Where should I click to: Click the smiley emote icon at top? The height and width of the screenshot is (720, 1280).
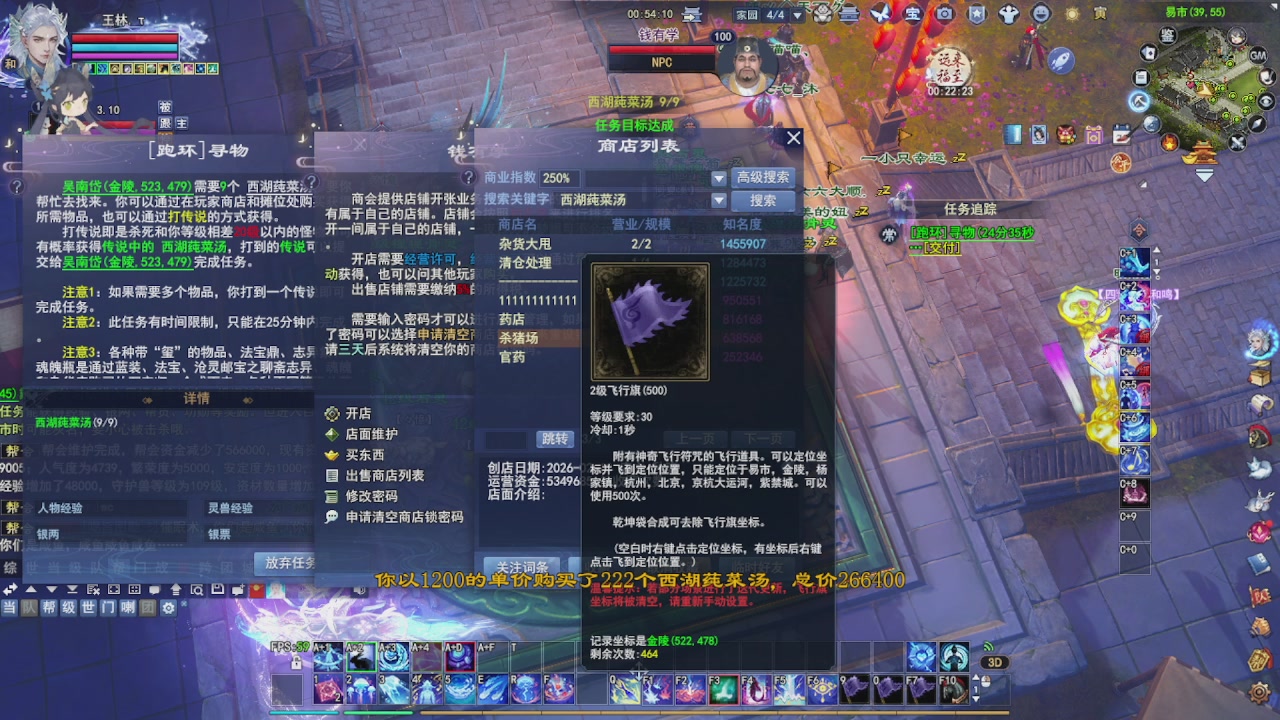coord(1041,13)
